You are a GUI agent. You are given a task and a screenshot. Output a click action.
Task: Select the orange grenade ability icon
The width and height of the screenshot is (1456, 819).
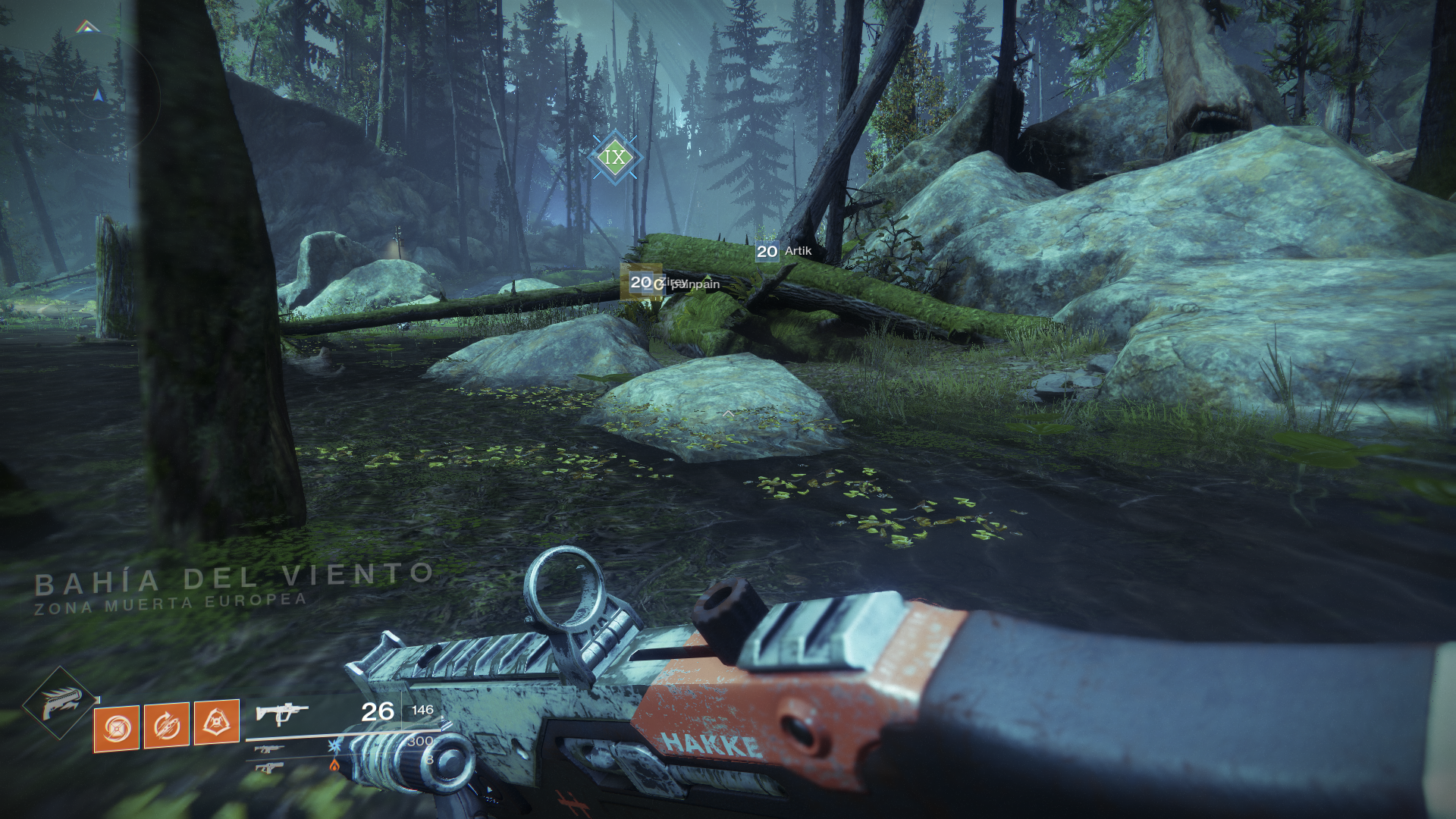(116, 729)
